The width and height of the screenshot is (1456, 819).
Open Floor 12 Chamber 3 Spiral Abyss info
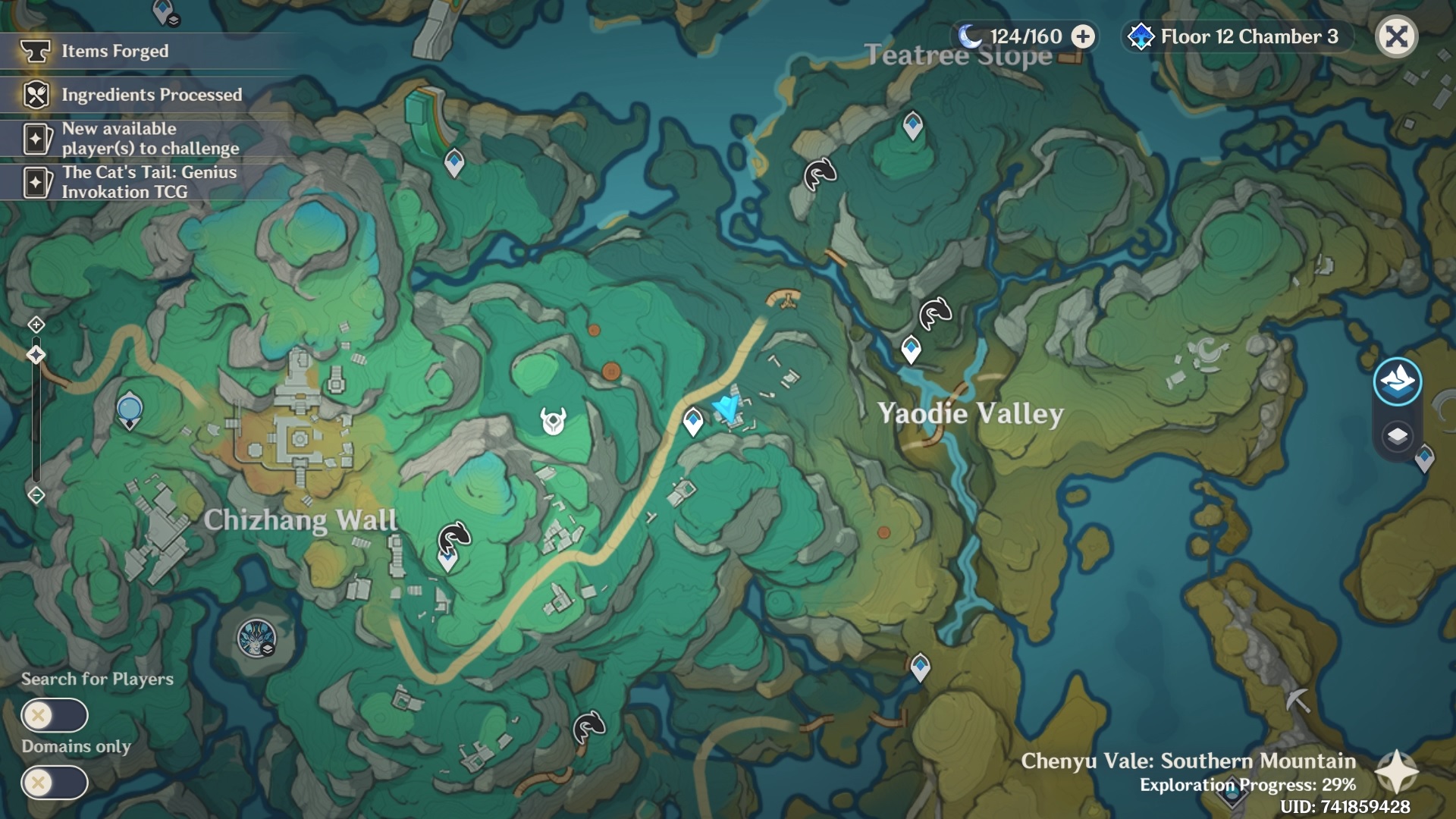(1236, 36)
